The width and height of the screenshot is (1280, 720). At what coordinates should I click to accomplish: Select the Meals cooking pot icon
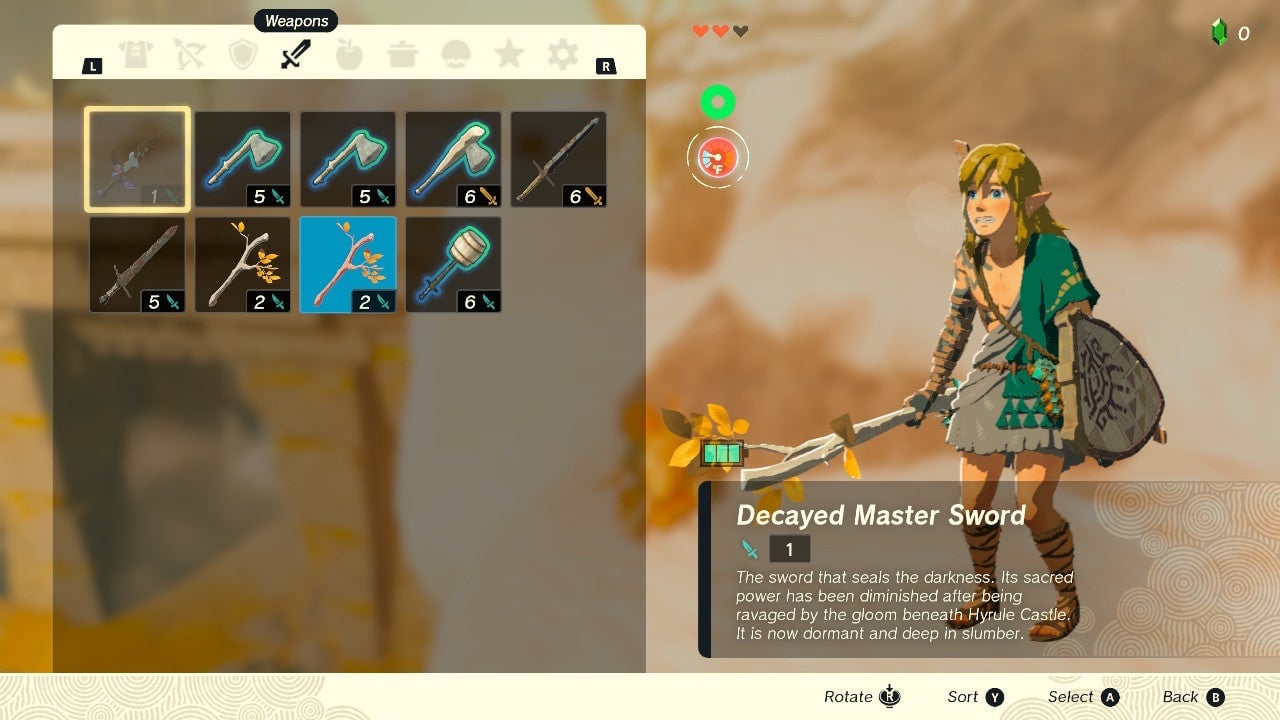coord(402,55)
